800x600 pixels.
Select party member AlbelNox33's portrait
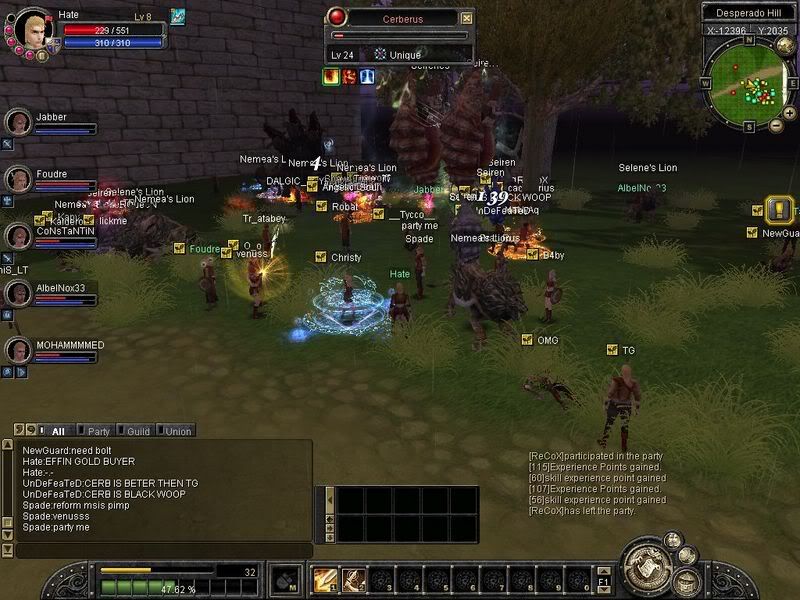tap(17, 294)
